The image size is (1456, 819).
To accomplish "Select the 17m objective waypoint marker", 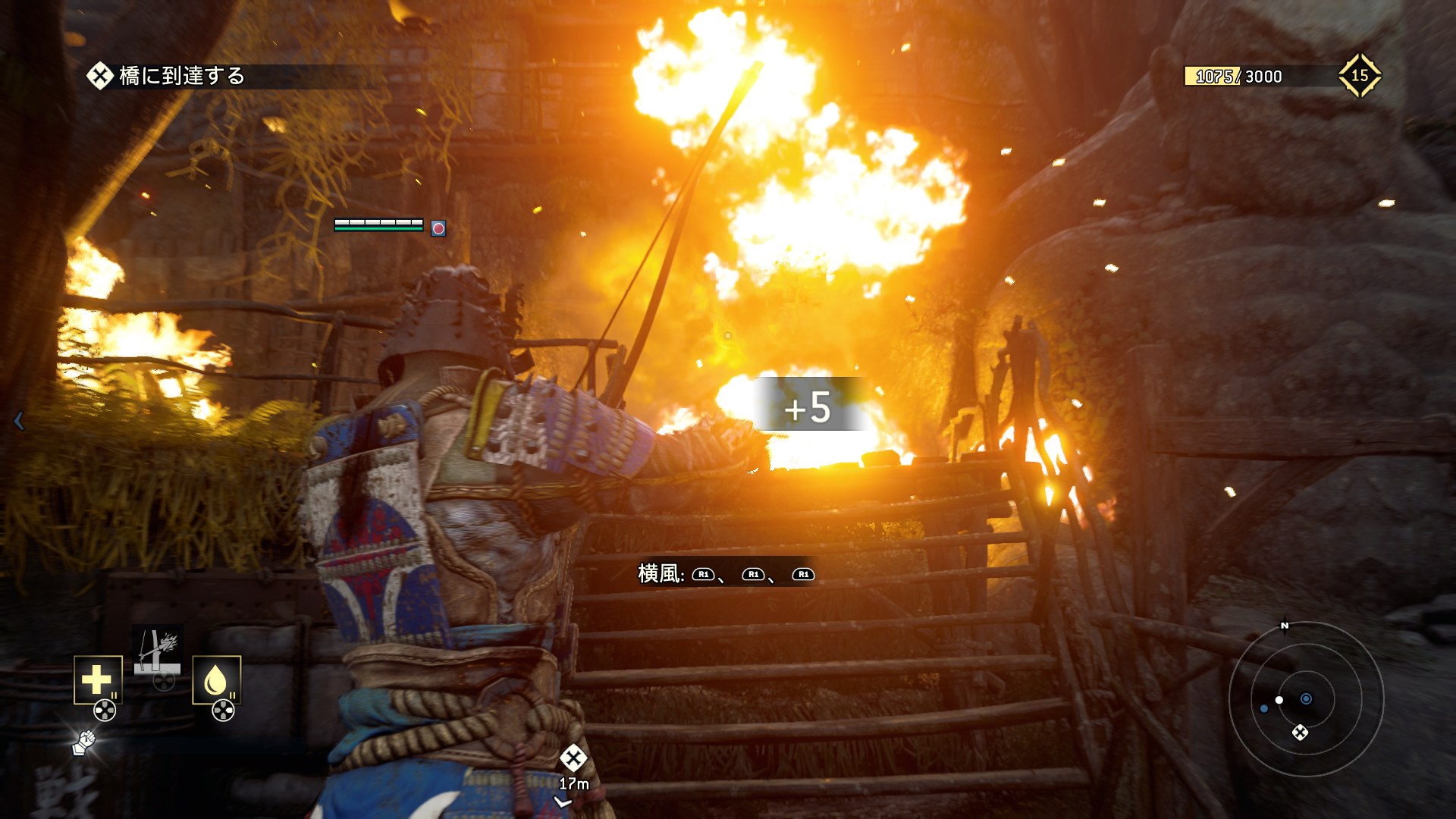I will (573, 758).
